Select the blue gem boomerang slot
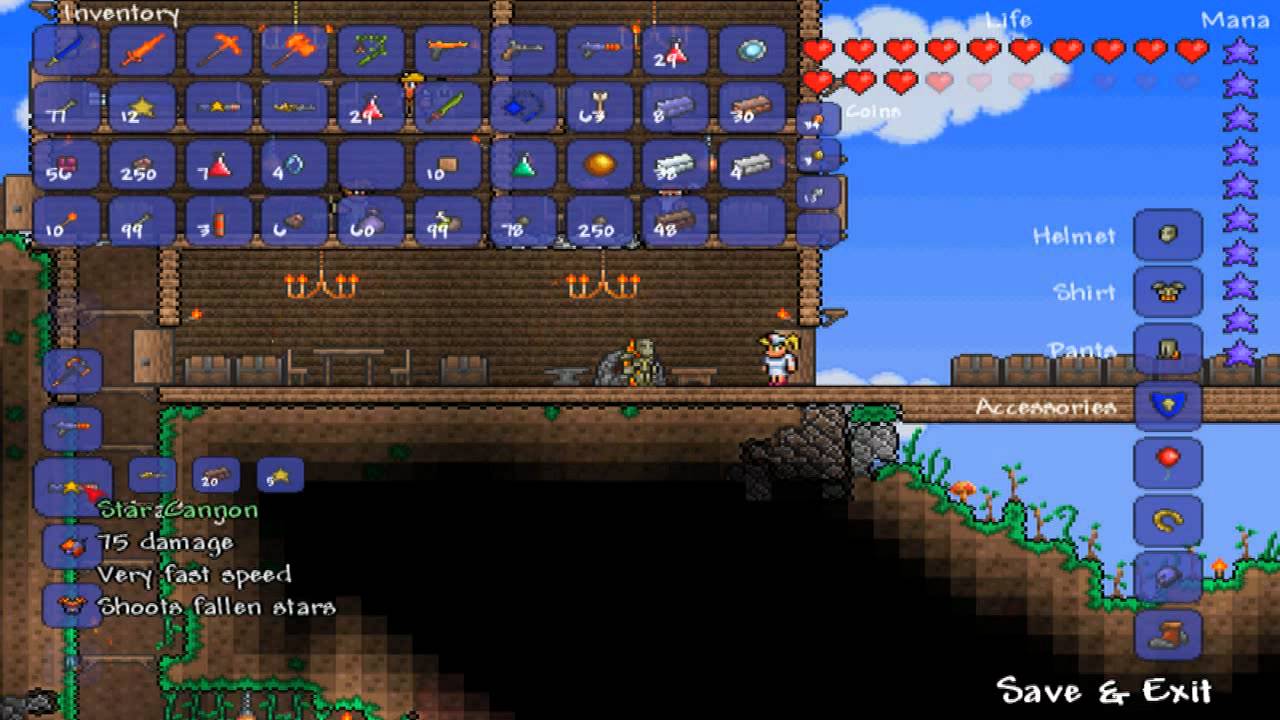 524,108
